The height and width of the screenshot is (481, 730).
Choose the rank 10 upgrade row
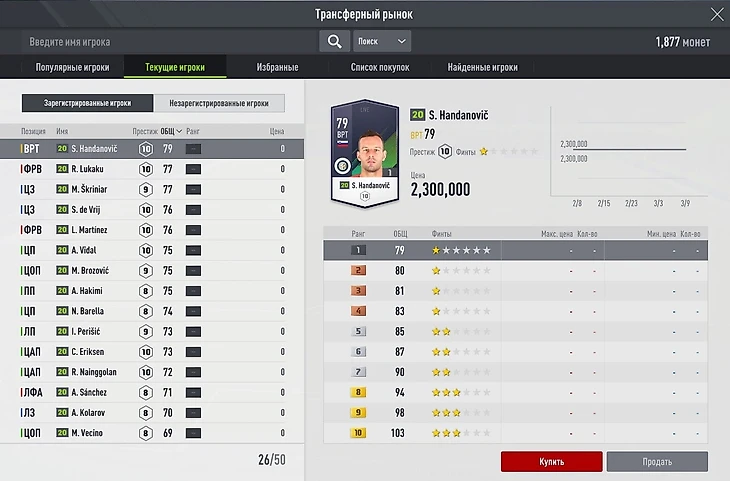click(516, 433)
